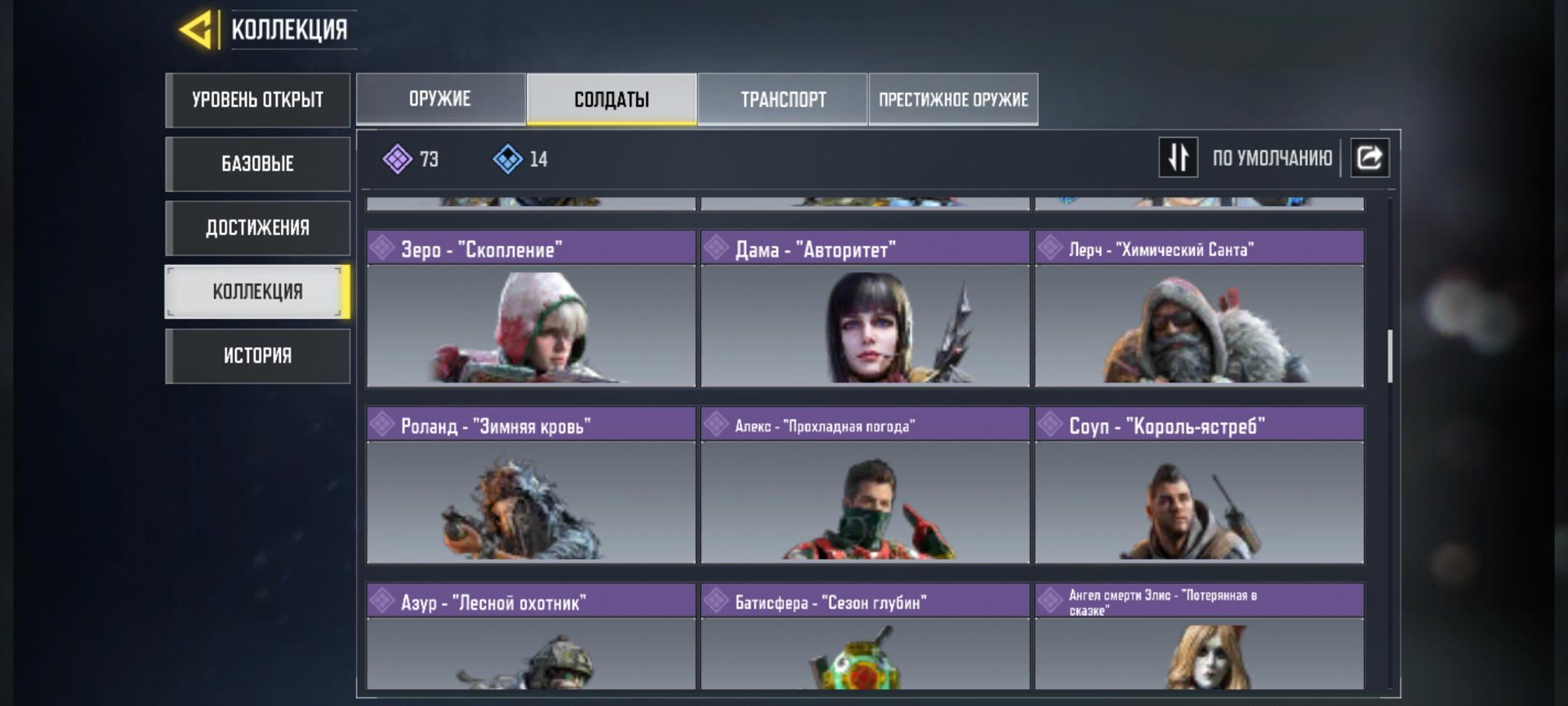The height and width of the screenshot is (706, 1568).
Task: Go back with the yellow arrow
Action: (x=196, y=30)
